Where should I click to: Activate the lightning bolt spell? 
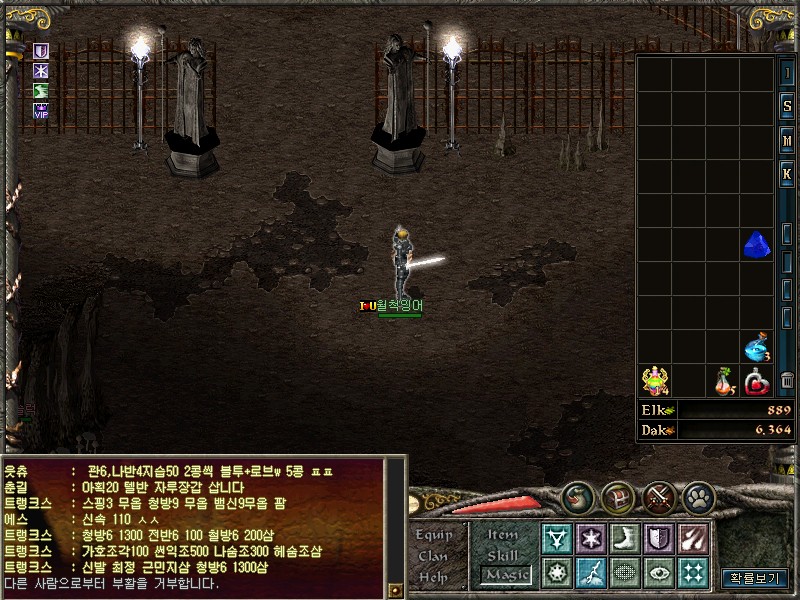pyautogui.click(x=590, y=572)
